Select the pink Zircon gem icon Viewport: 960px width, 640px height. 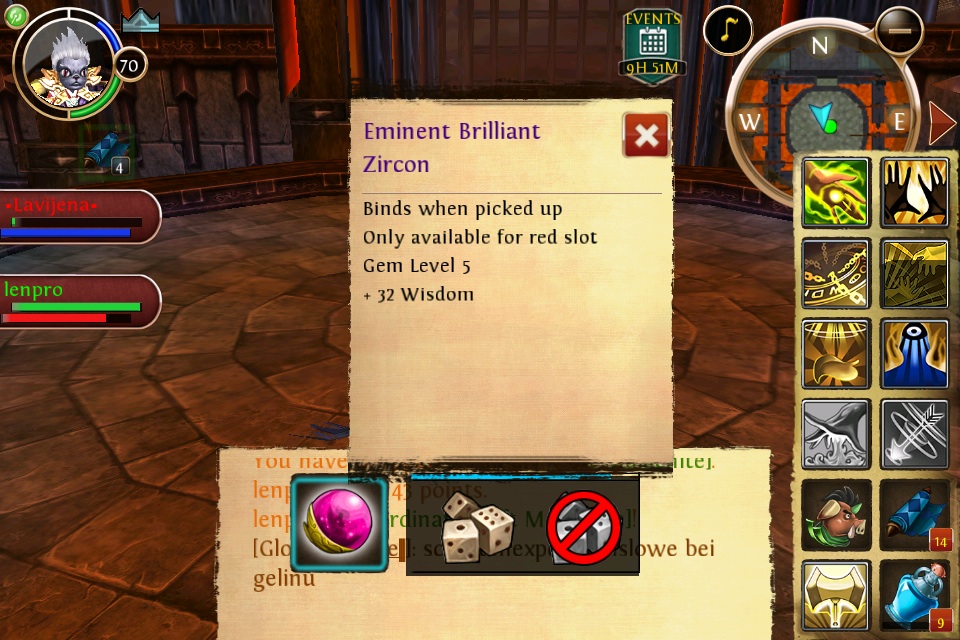coord(339,524)
